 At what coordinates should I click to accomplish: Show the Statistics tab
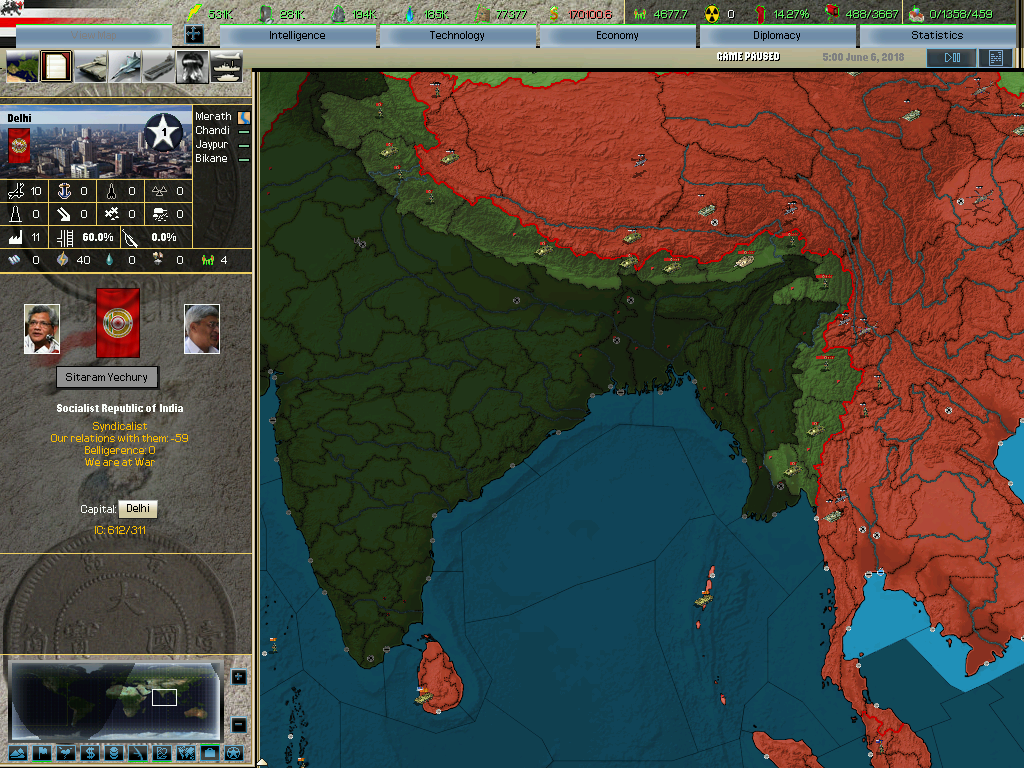937,36
